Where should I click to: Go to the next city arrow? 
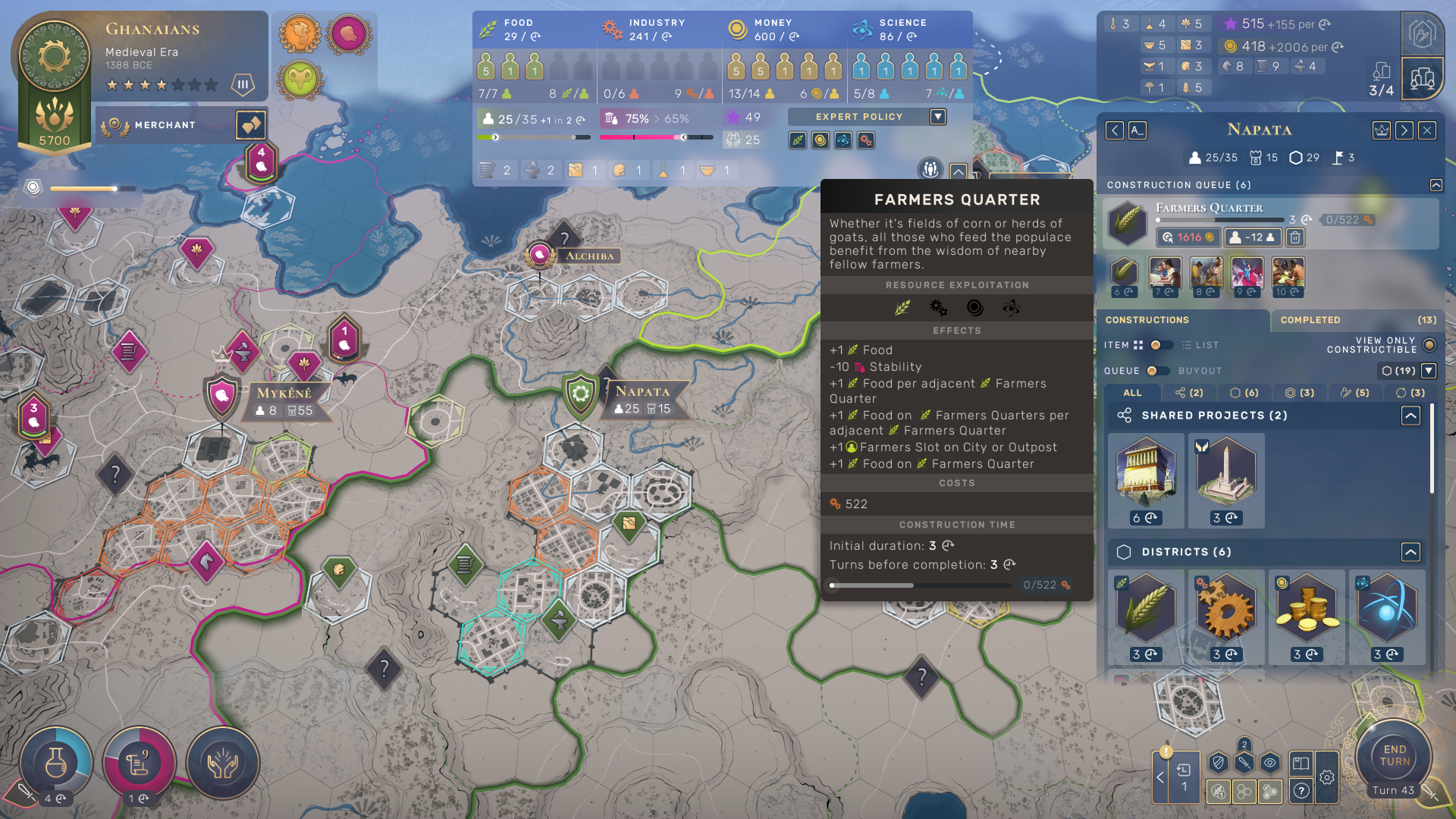(x=1404, y=130)
